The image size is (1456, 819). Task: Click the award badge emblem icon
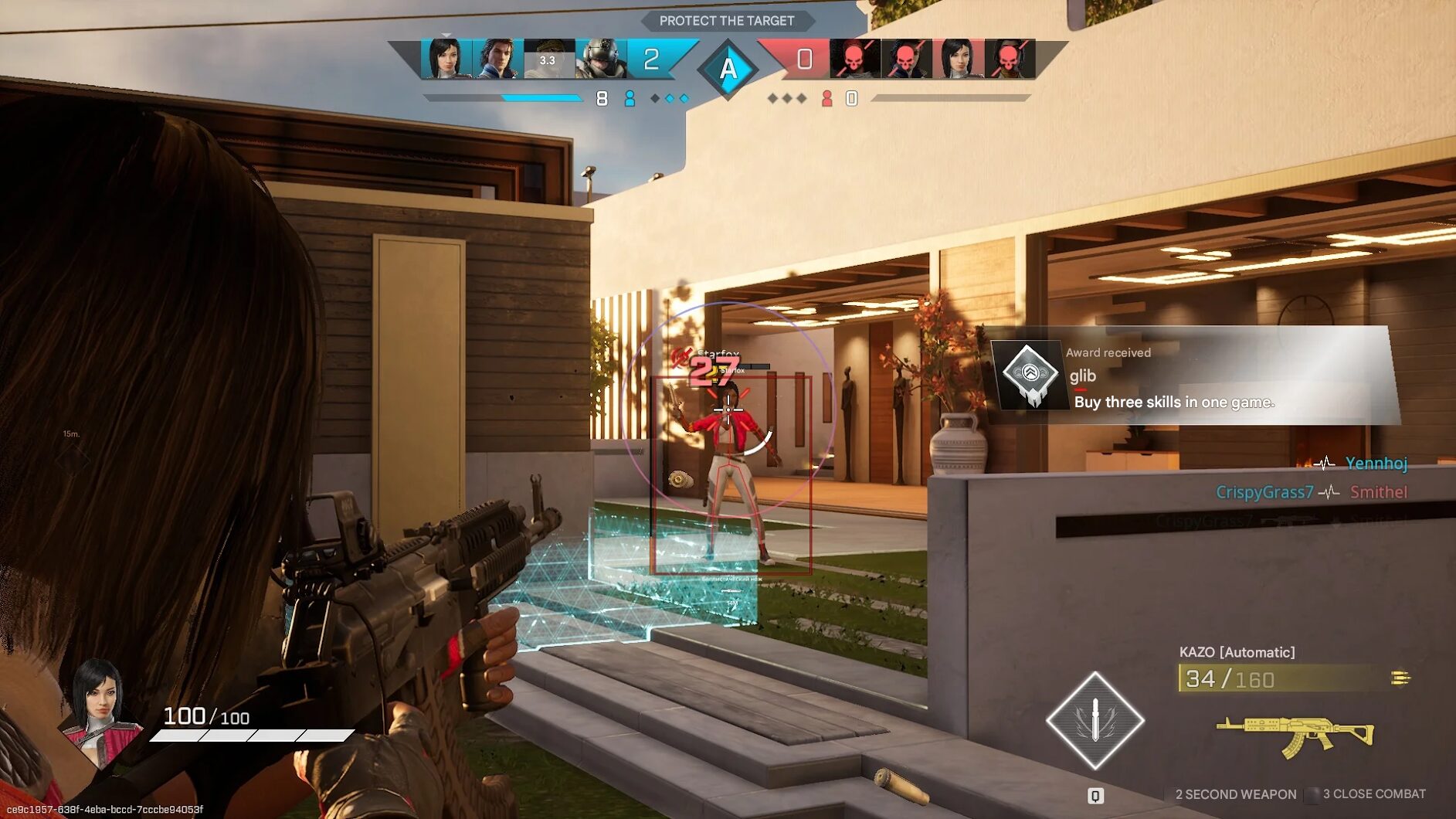[x=1030, y=376]
